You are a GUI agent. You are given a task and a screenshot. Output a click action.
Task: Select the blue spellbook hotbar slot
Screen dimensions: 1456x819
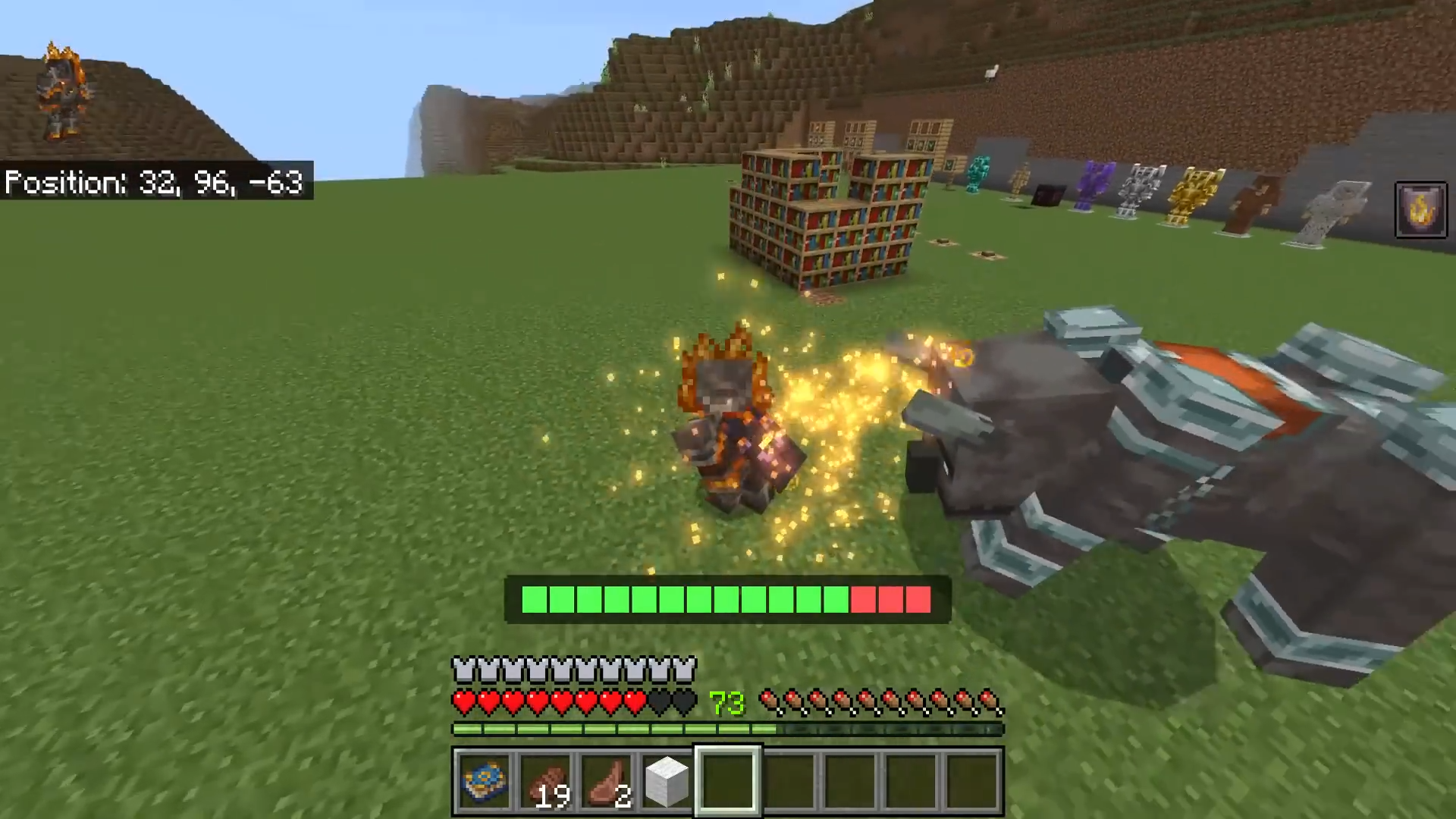[x=483, y=781]
